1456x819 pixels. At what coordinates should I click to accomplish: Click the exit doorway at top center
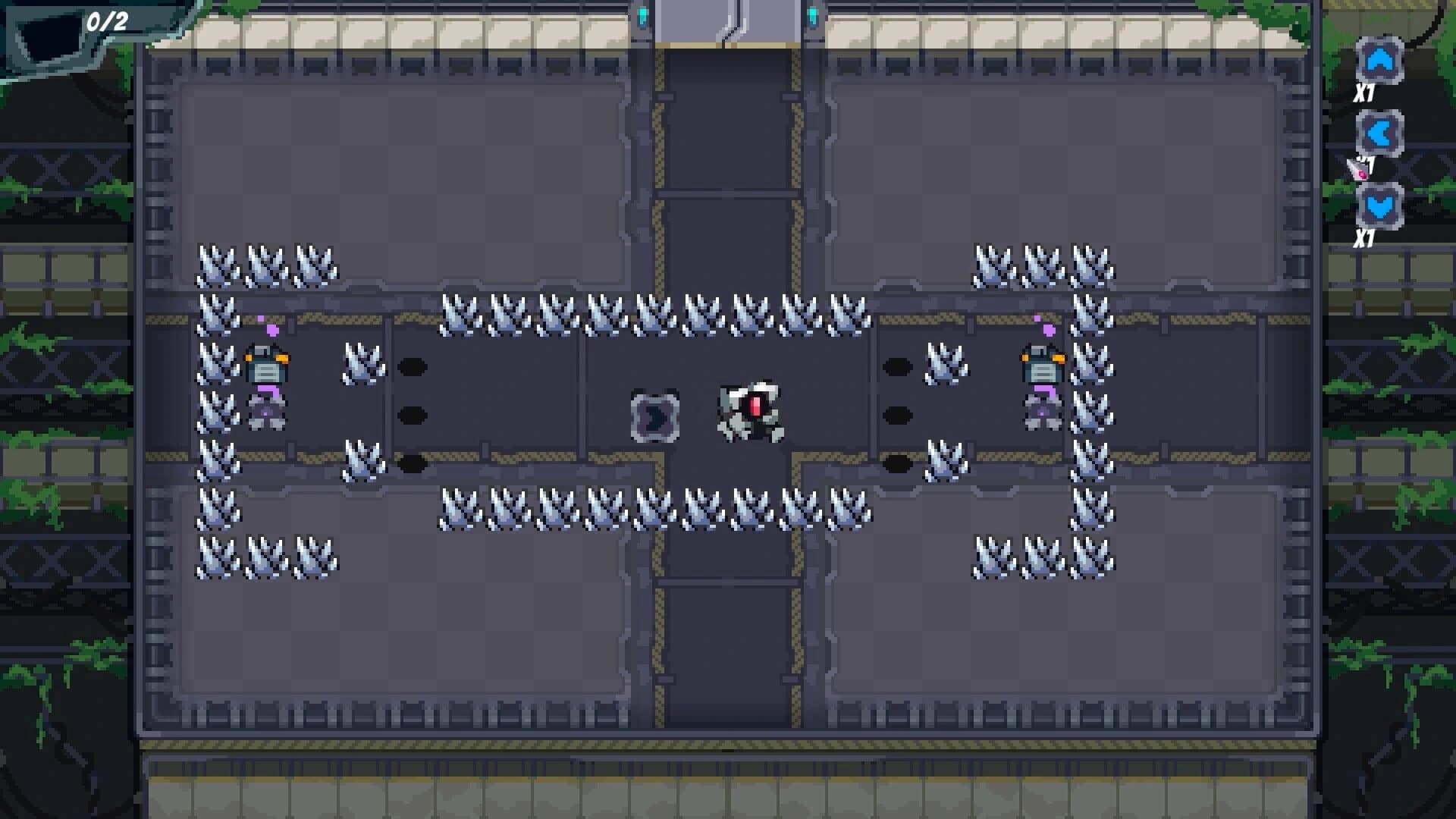[728, 23]
